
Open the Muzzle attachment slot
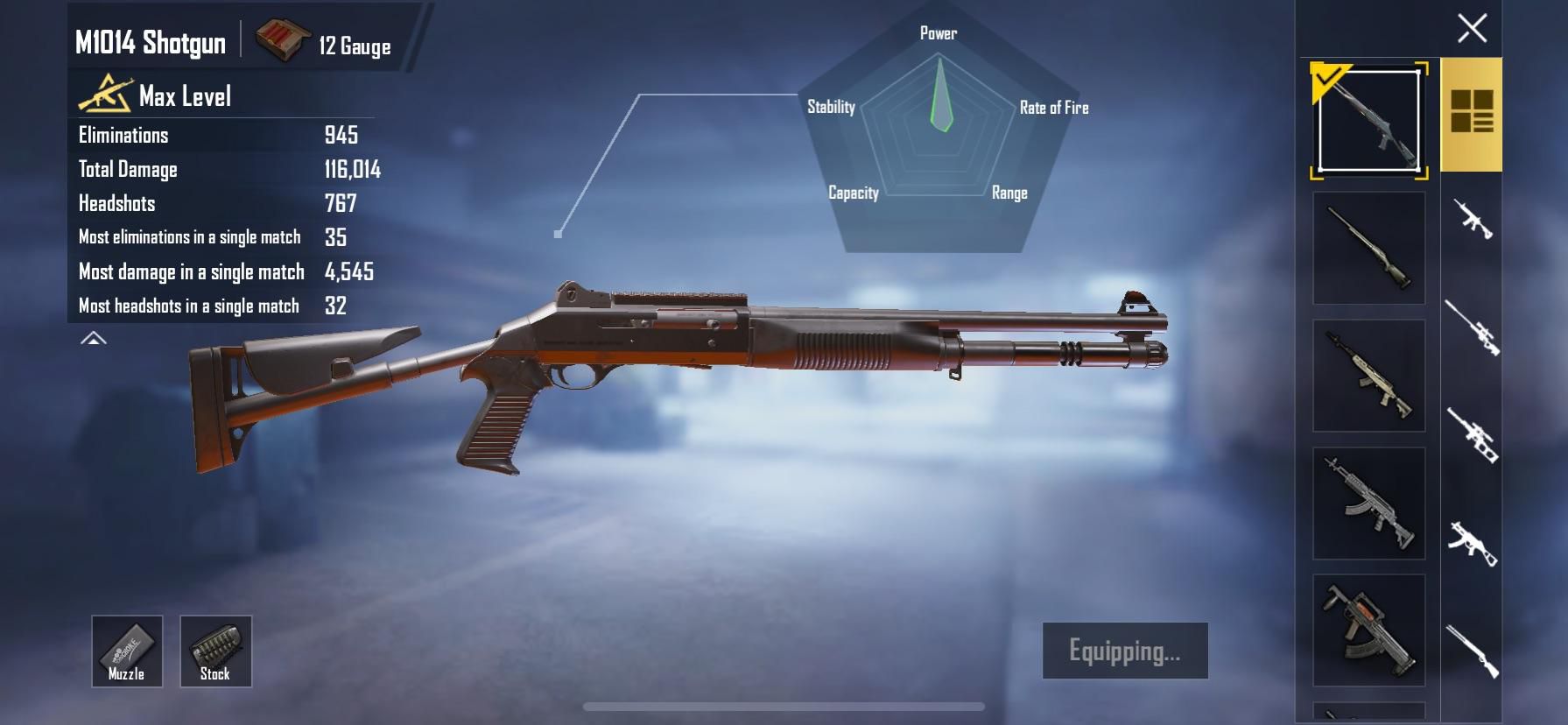(x=127, y=651)
